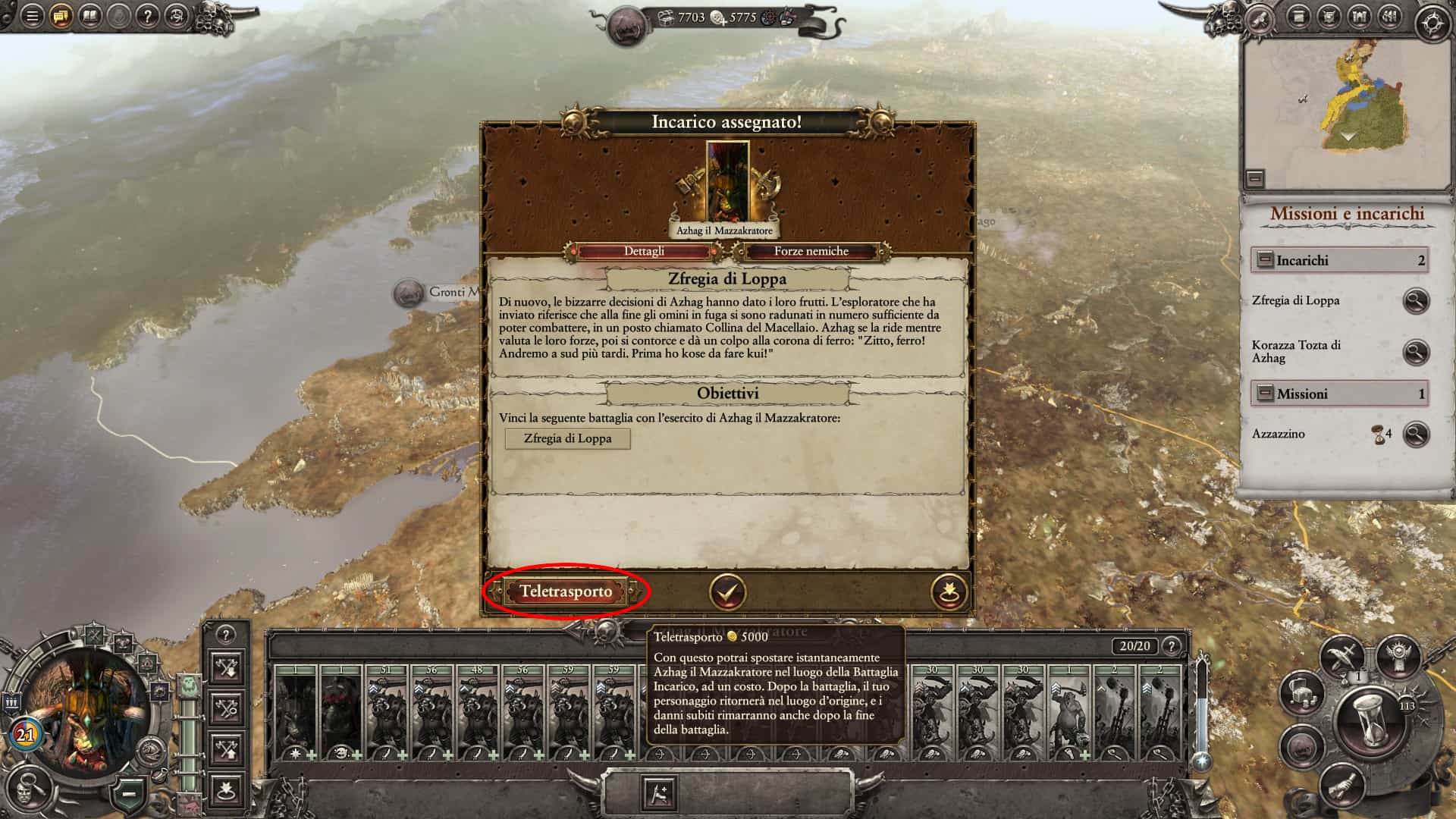Screen dimensions: 1456x819
Task: Collapse the Incarichi section
Action: click(1265, 260)
